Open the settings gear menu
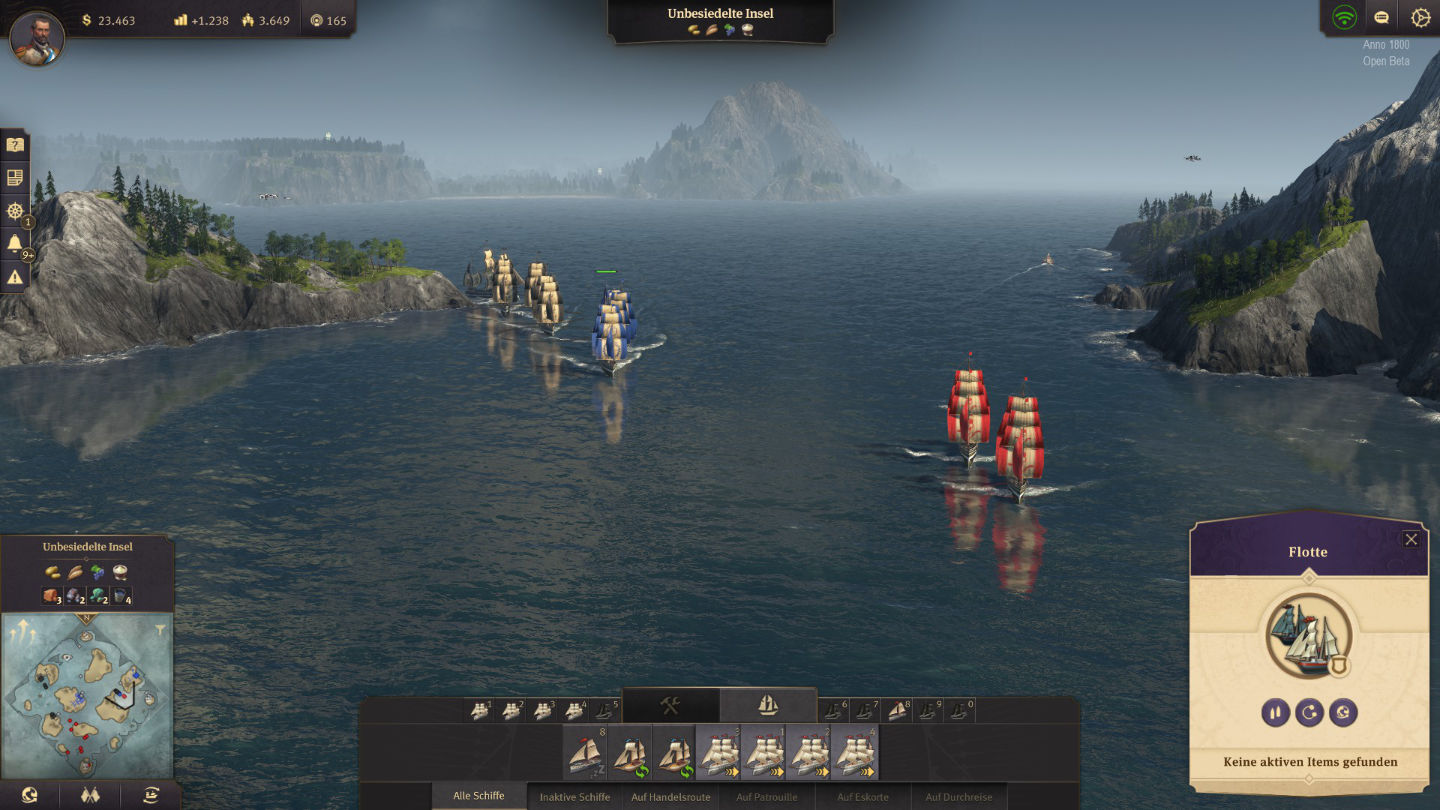The image size is (1440, 810). click(x=1420, y=17)
